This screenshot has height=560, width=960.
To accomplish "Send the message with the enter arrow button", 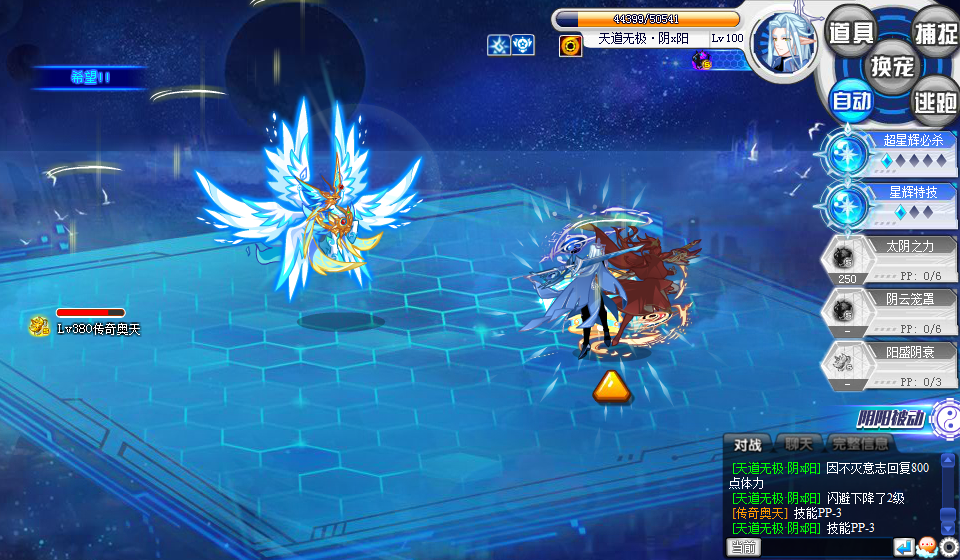I will [903, 547].
